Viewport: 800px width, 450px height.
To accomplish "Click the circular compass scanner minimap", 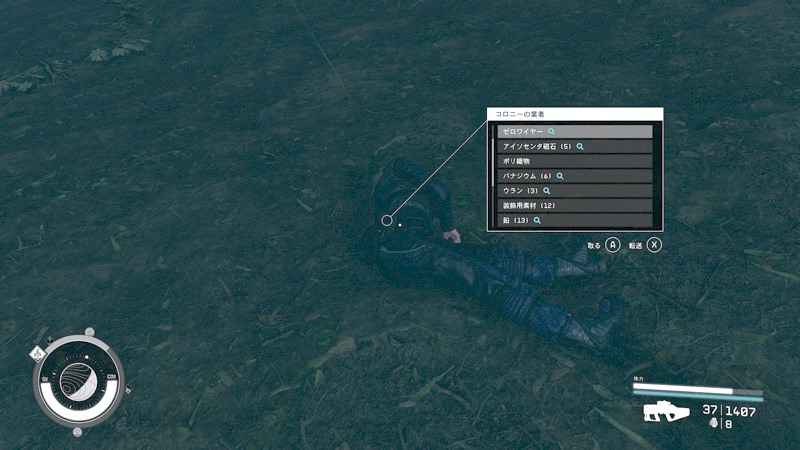I will tap(79, 382).
